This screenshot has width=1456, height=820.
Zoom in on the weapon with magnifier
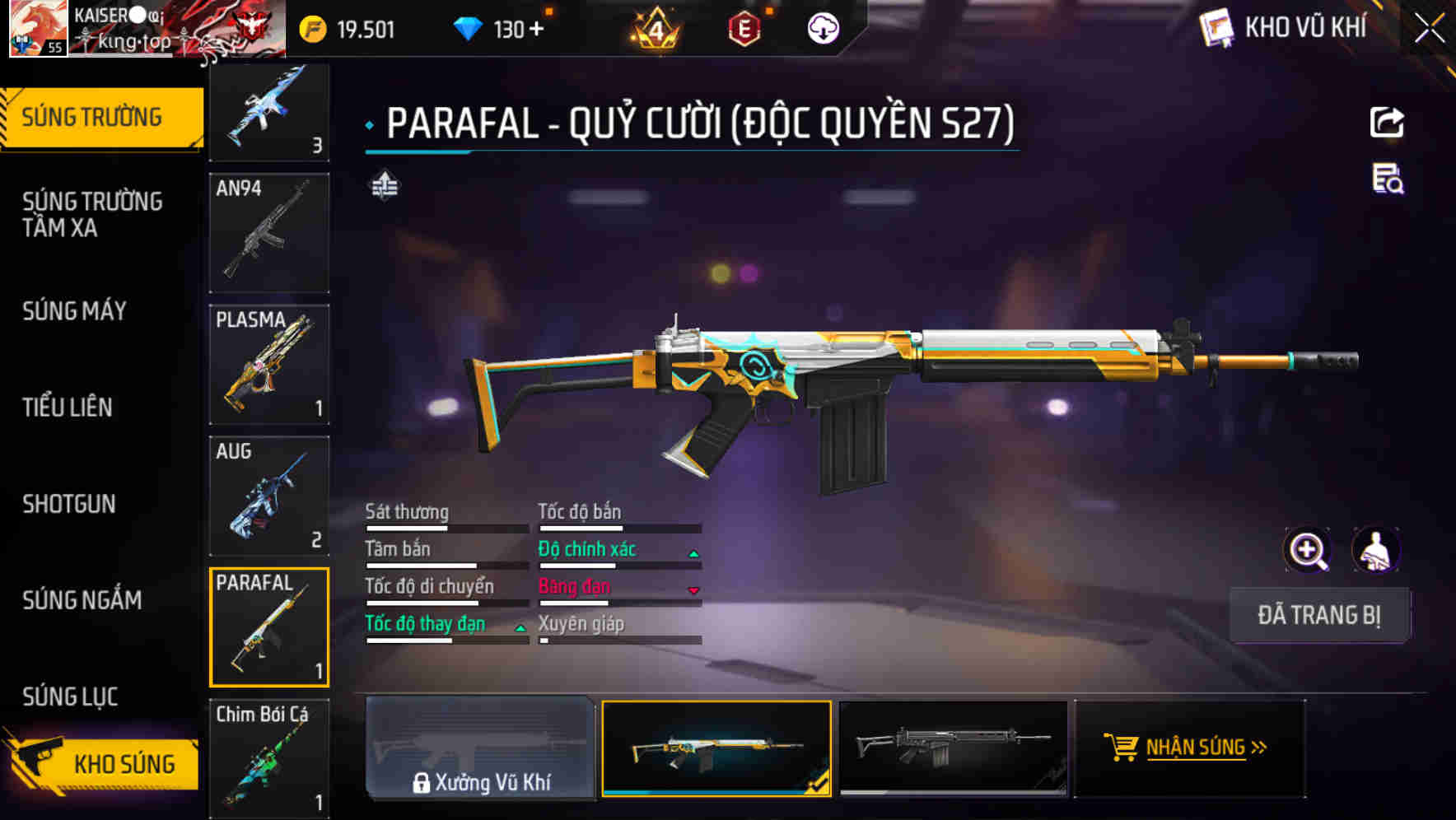[x=1307, y=550]
